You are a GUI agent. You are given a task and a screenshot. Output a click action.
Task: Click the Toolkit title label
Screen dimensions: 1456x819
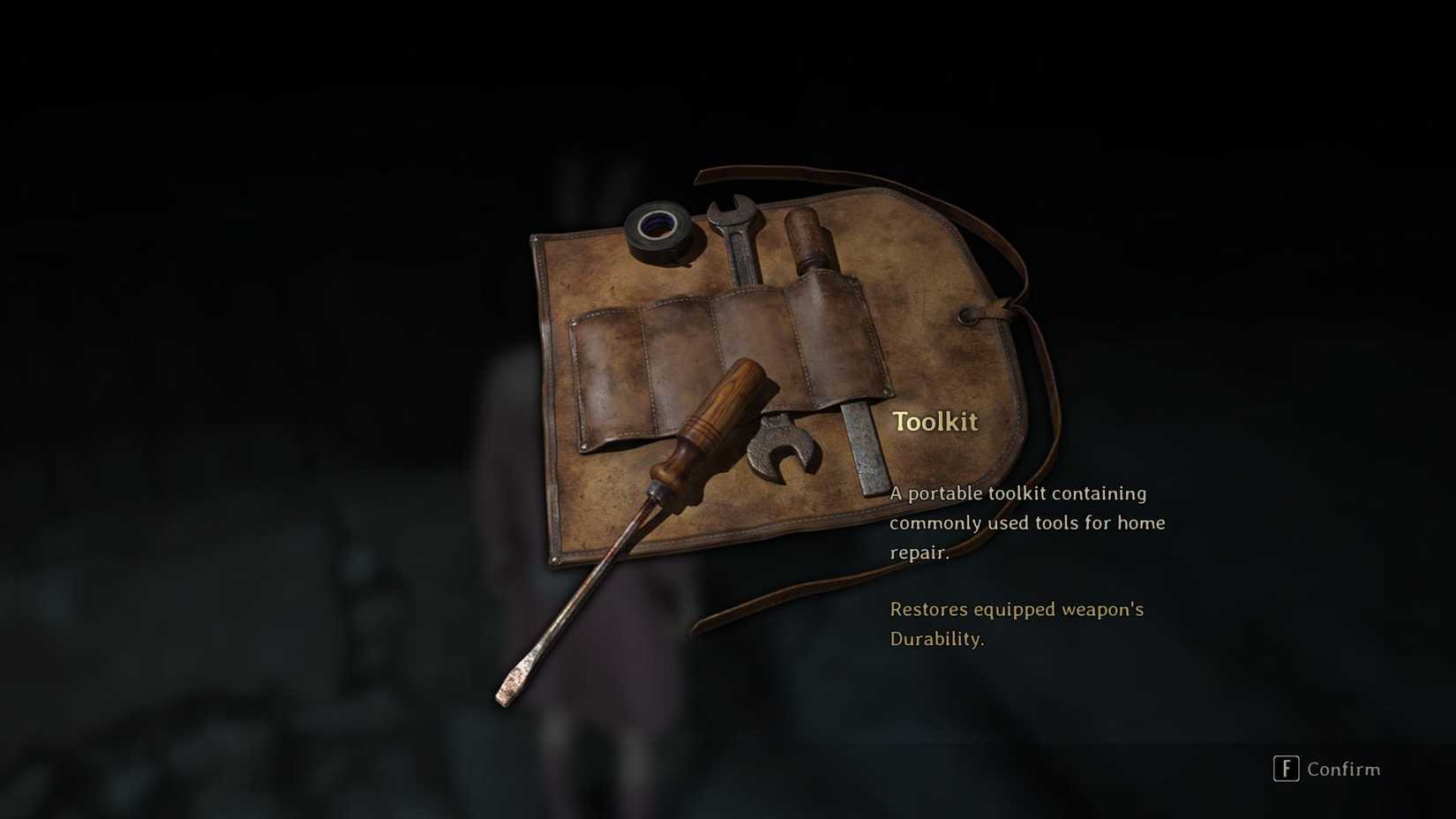coord(935,423)
